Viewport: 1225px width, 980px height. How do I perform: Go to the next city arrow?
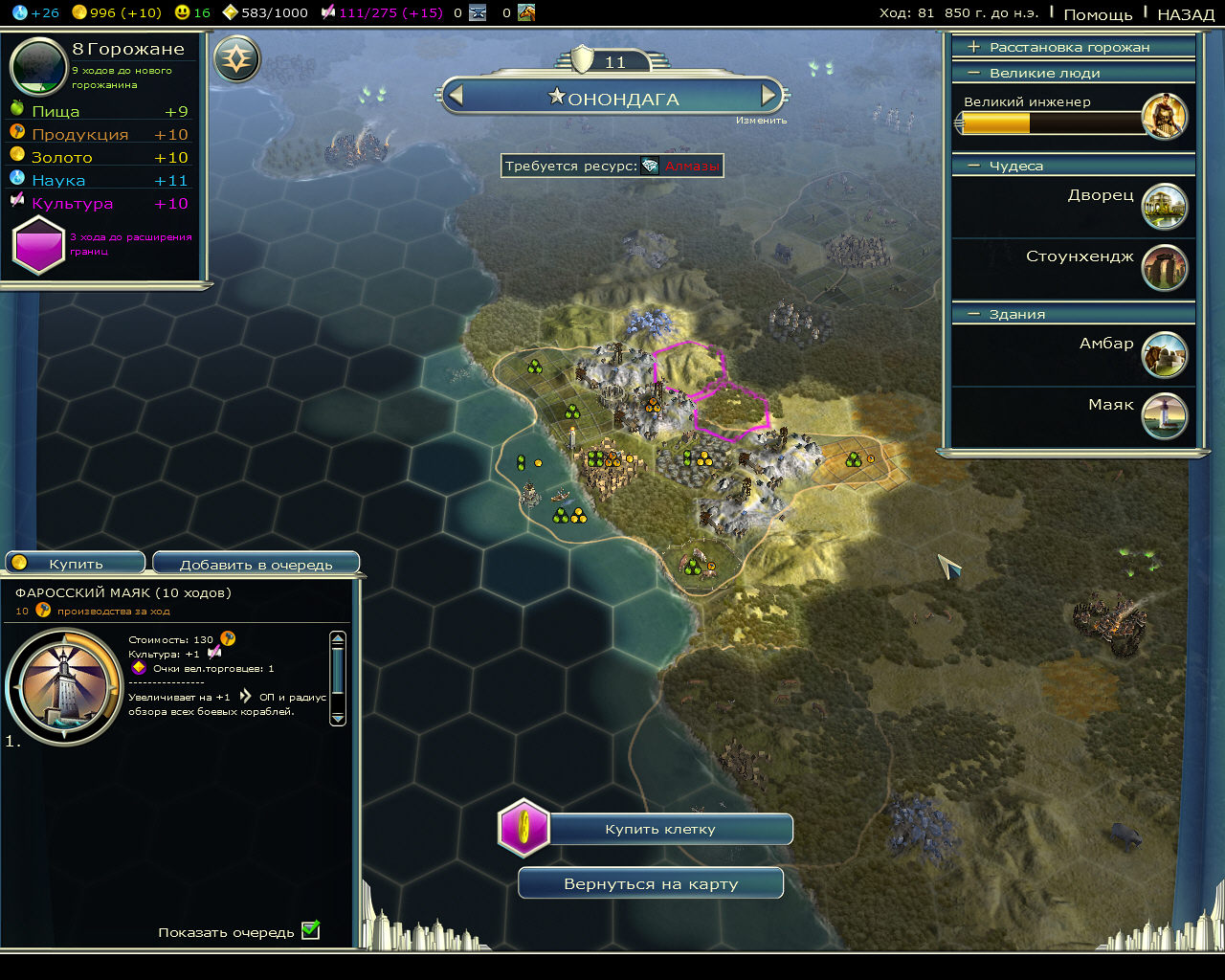tap(768, 96)
